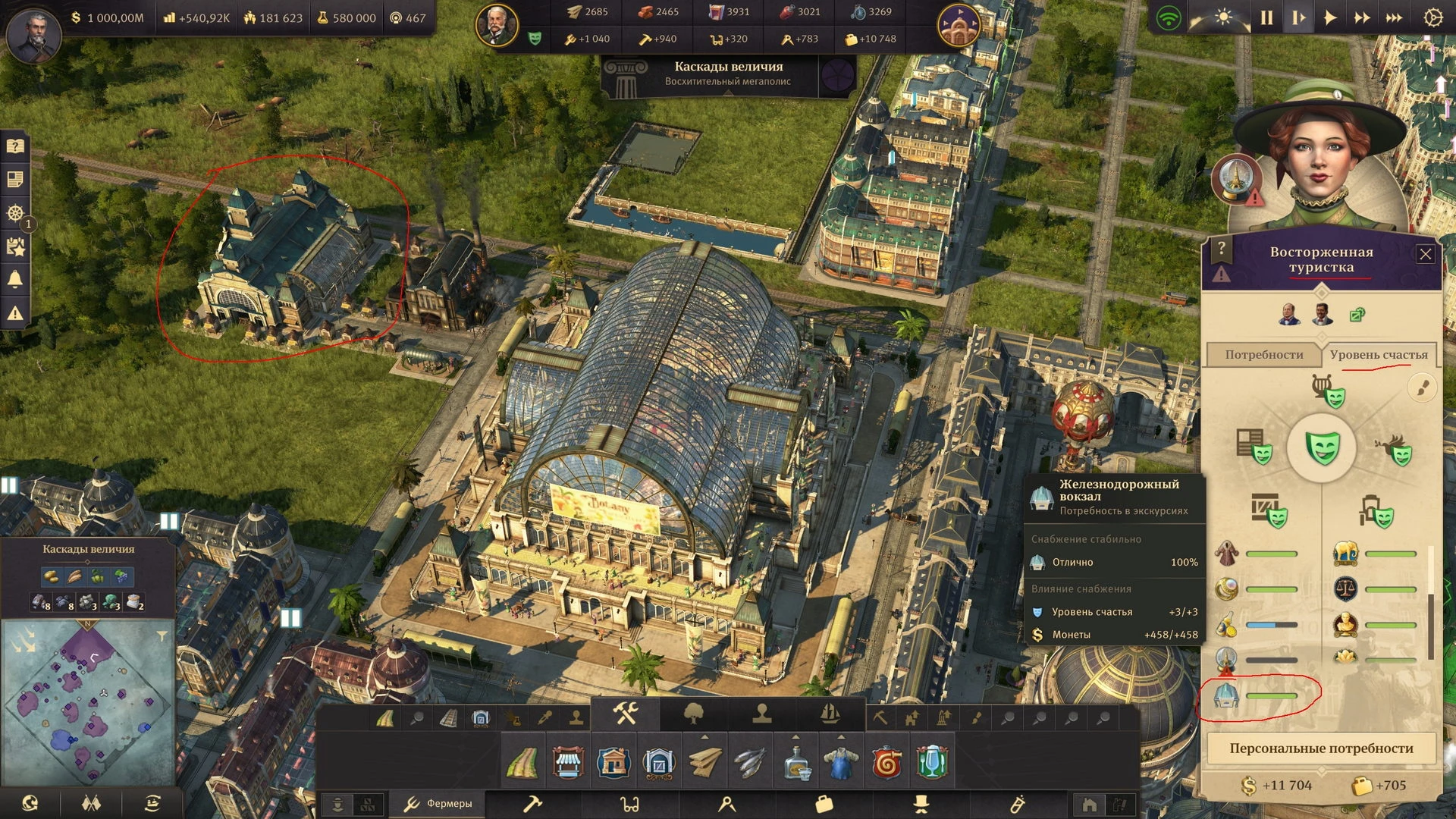This screenshot has width=1456, height=819.
Task: Open the newspaper icon in left sidebar
Action: pyautogui.click(x=15, y=180)
